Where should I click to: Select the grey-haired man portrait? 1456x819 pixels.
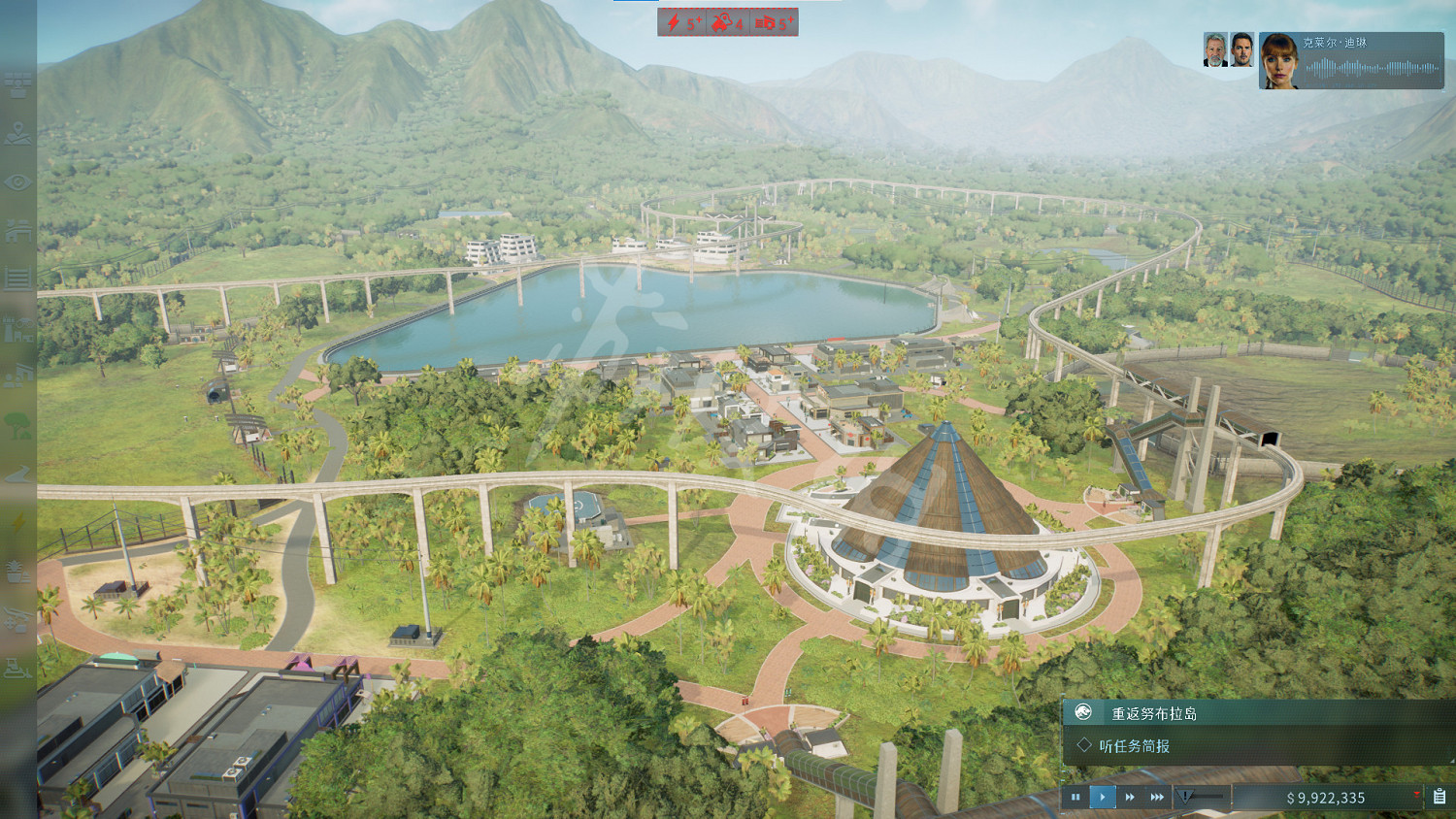1215,50
